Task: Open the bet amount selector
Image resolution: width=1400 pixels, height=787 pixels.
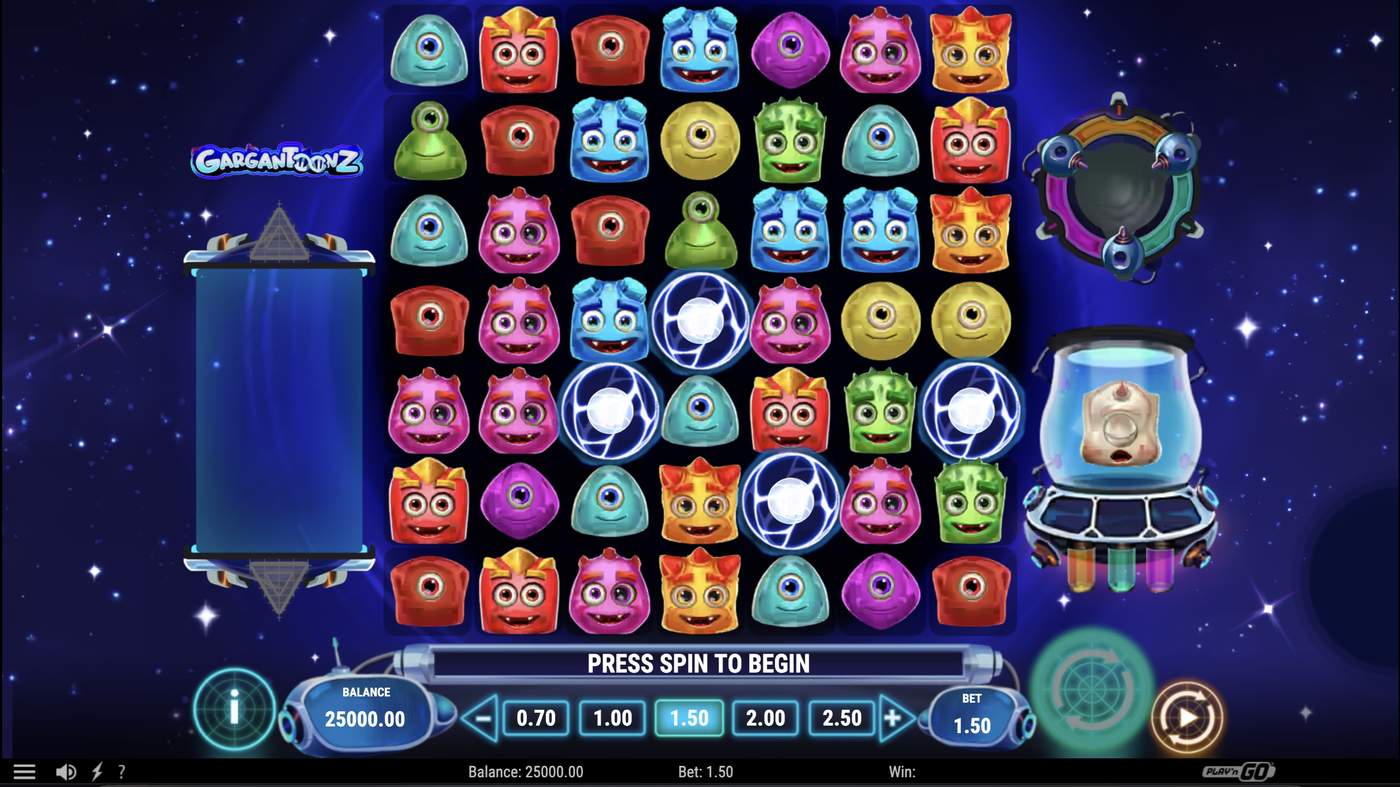Action: pyautogui.click(x=970, y=714)
